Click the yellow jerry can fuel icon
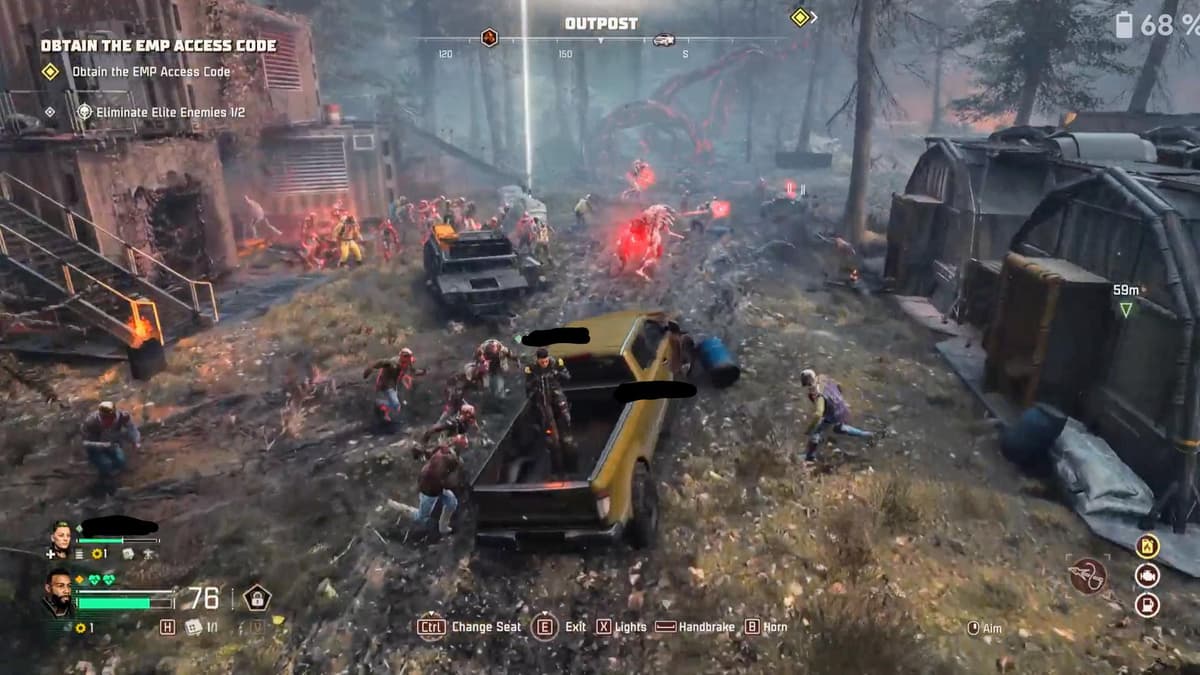The width and height of the screenshot is (1200, 675). (x=1147, y=546)
